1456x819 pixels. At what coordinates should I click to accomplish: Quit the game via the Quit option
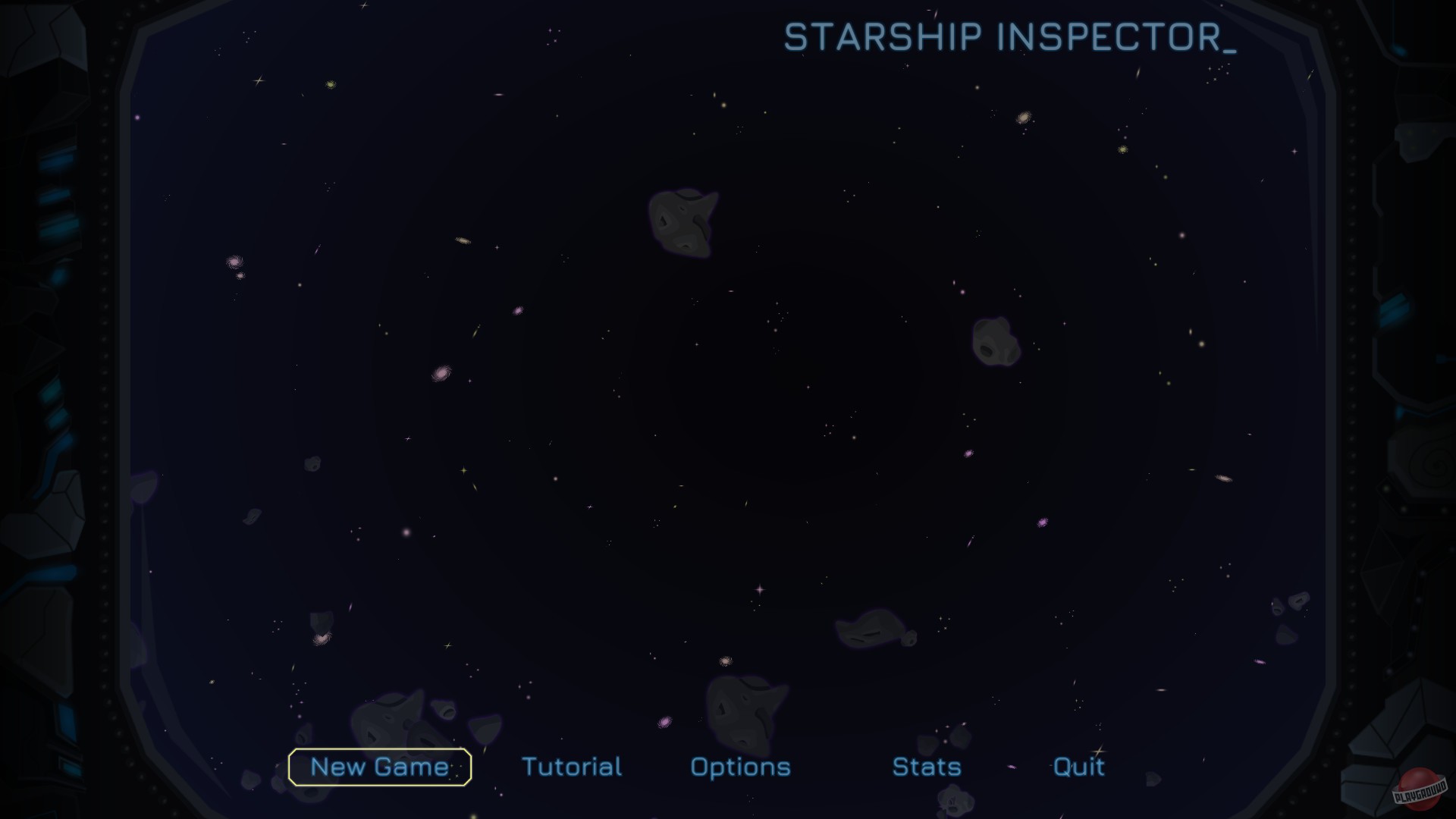tap(1079, 767)
